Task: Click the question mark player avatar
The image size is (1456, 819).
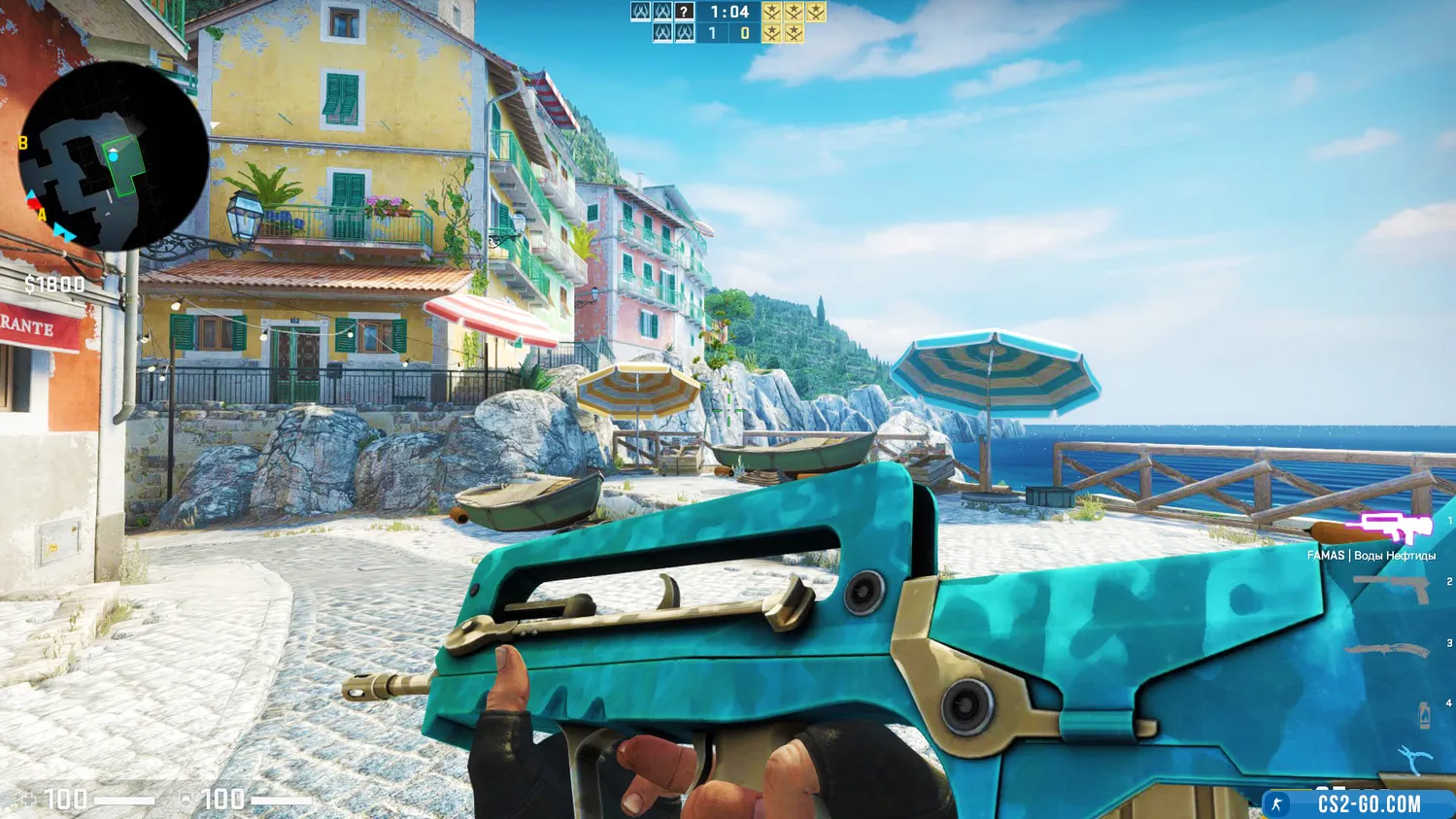Action: [x=685, y=12]
